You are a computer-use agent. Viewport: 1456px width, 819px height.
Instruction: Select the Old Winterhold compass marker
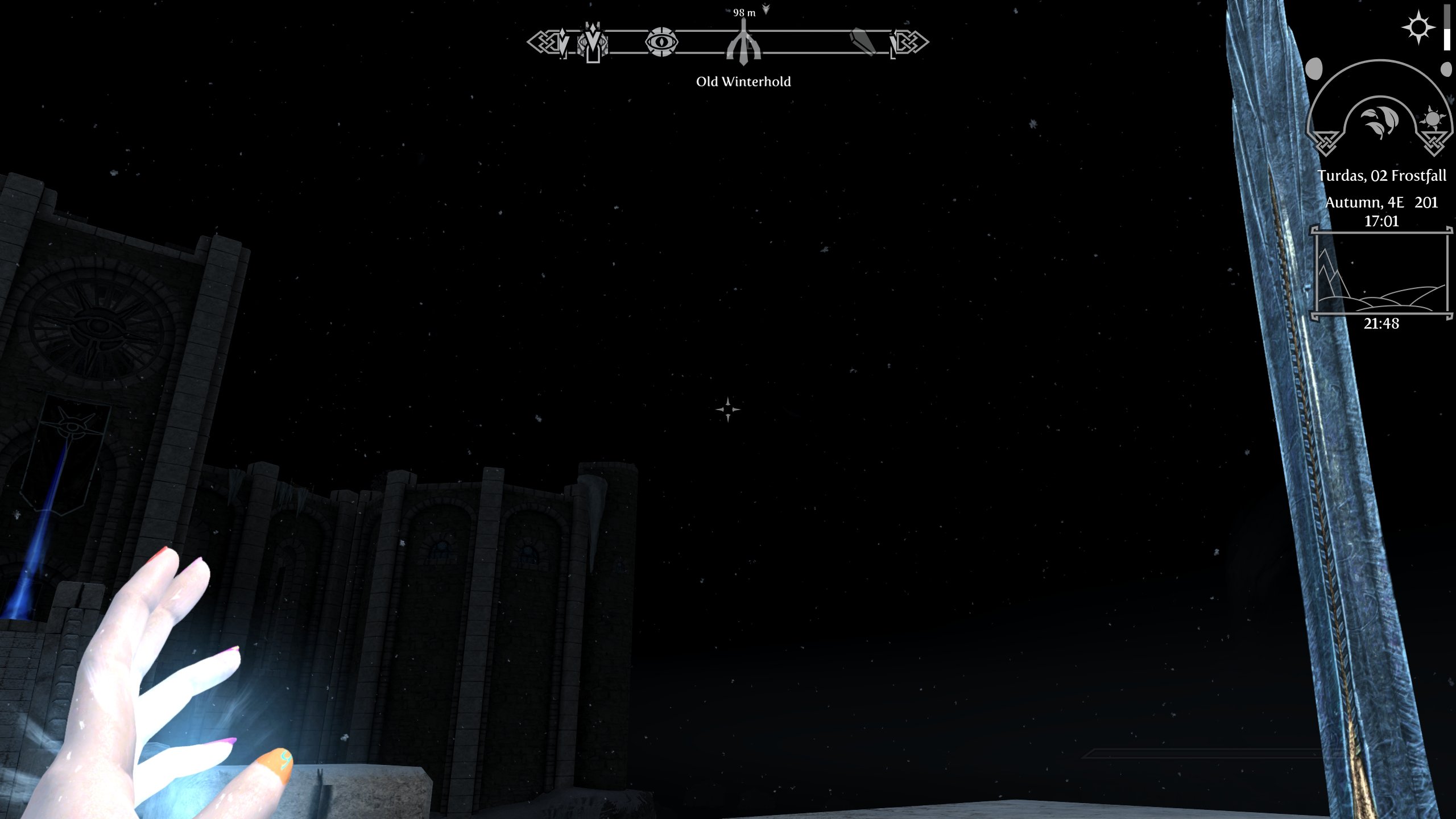[x=743, y=43]
